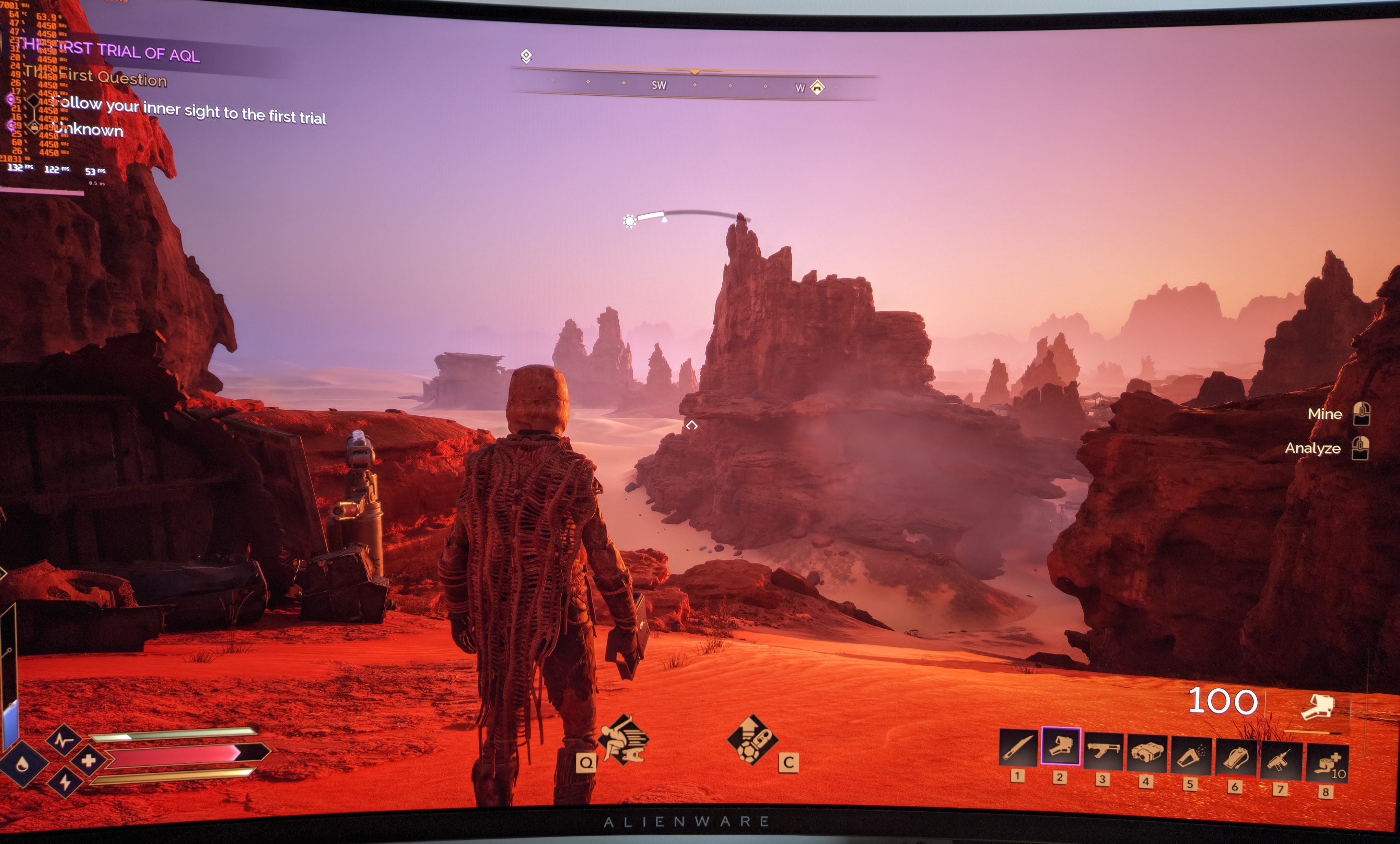Click the lightning bolt stamina icon

[65, 782]
